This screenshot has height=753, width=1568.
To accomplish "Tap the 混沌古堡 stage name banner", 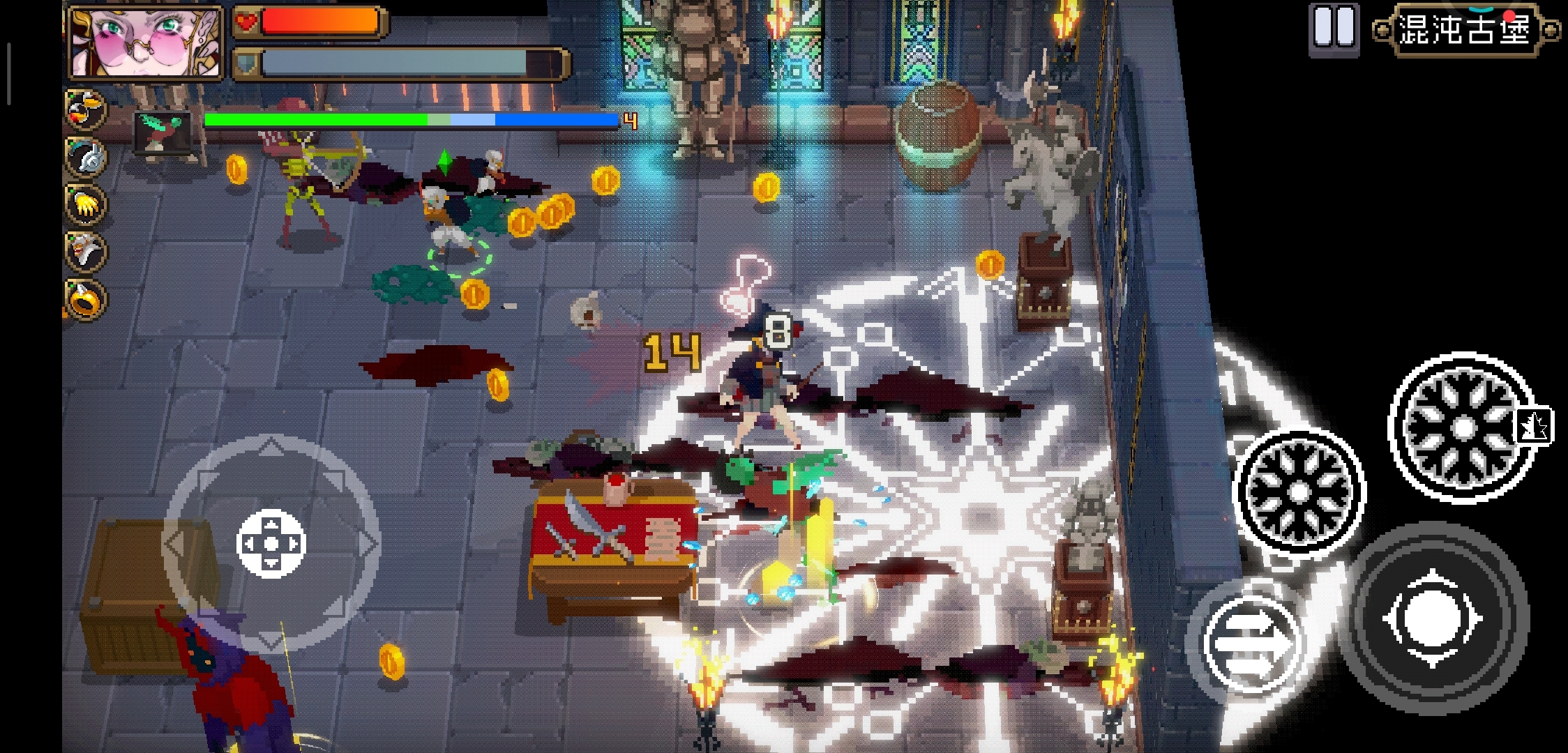I will (x=1465, y=30).
